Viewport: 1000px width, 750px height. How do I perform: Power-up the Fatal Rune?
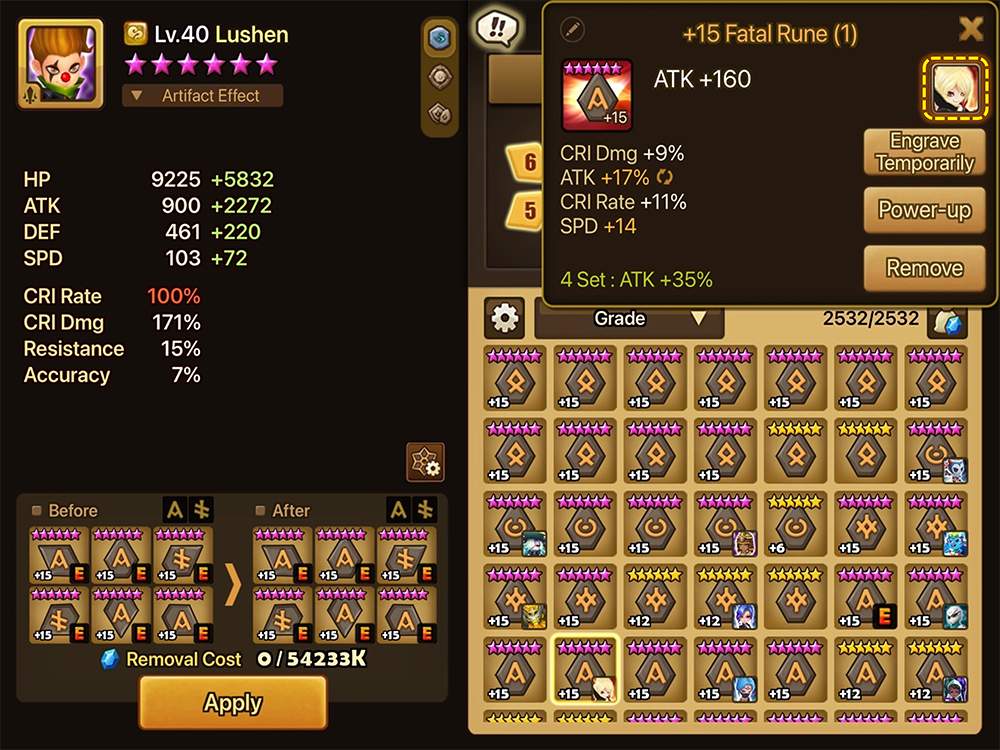tap(924, 210)
